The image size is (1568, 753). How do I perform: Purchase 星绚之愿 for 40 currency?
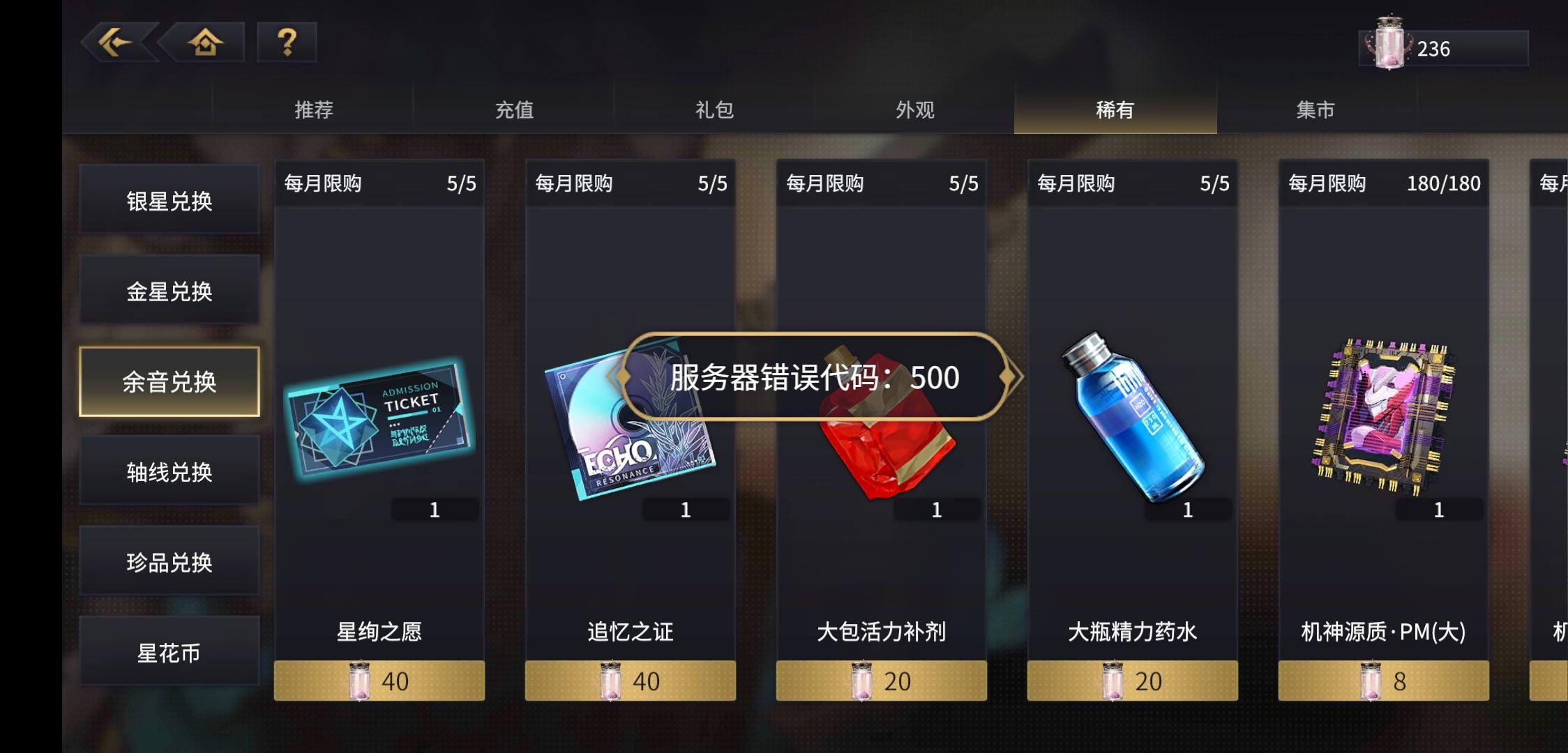pos(380,681)
